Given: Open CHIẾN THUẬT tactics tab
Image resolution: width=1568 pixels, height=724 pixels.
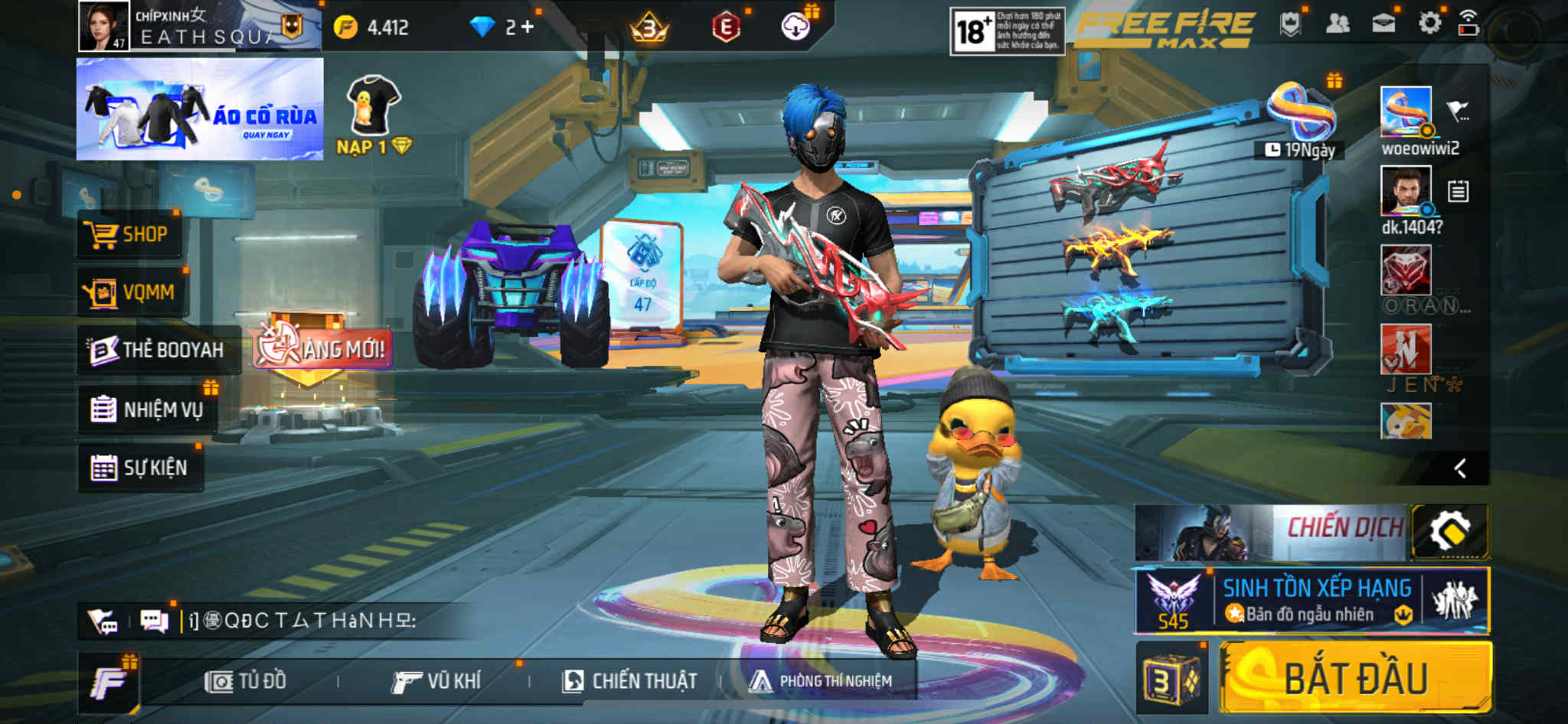Looking at the screenshot, I should [629, 681].
